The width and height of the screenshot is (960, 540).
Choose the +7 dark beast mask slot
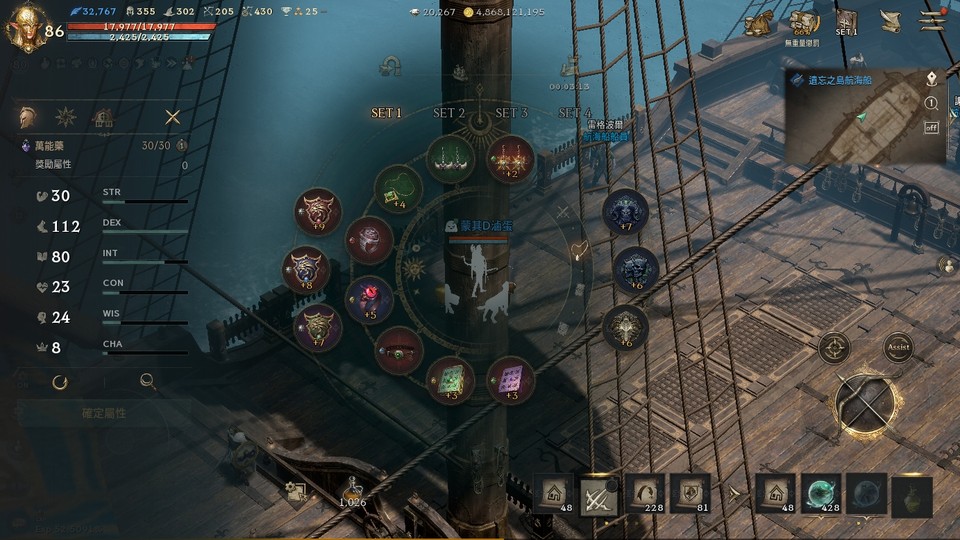(626, 211)
